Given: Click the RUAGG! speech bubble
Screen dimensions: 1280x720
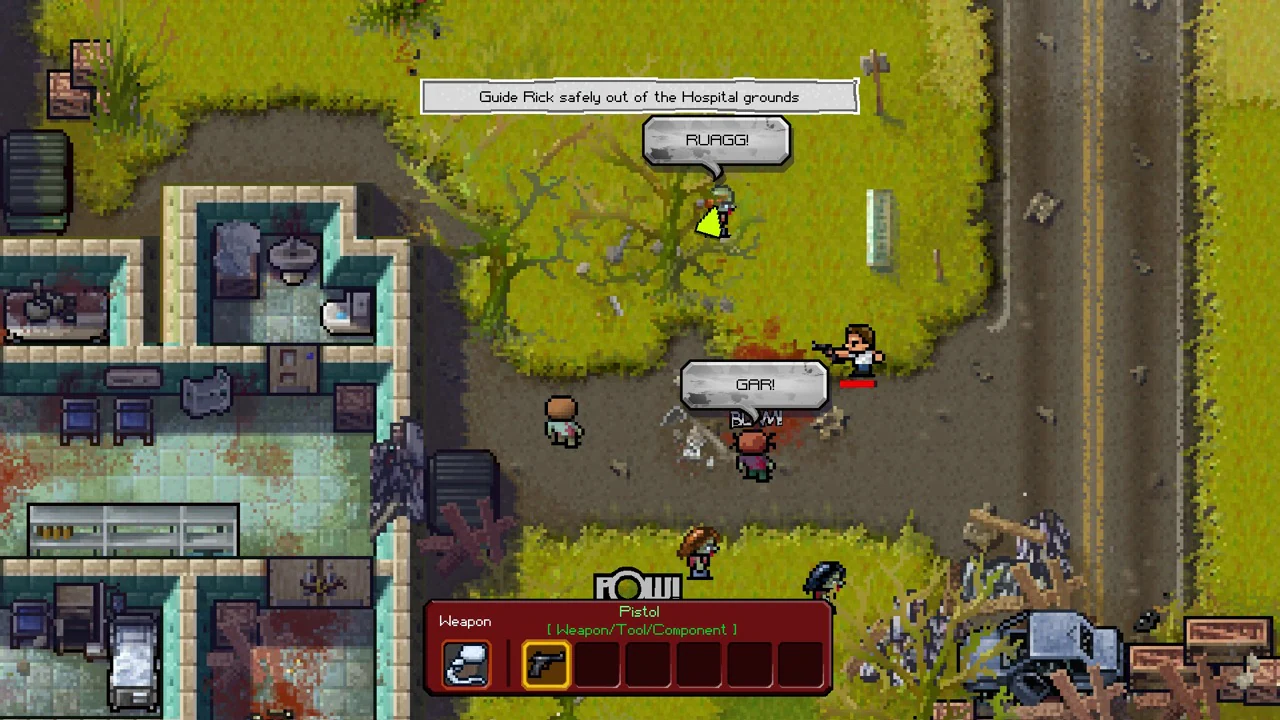Looking at the screenshot, I should [716, 140].
